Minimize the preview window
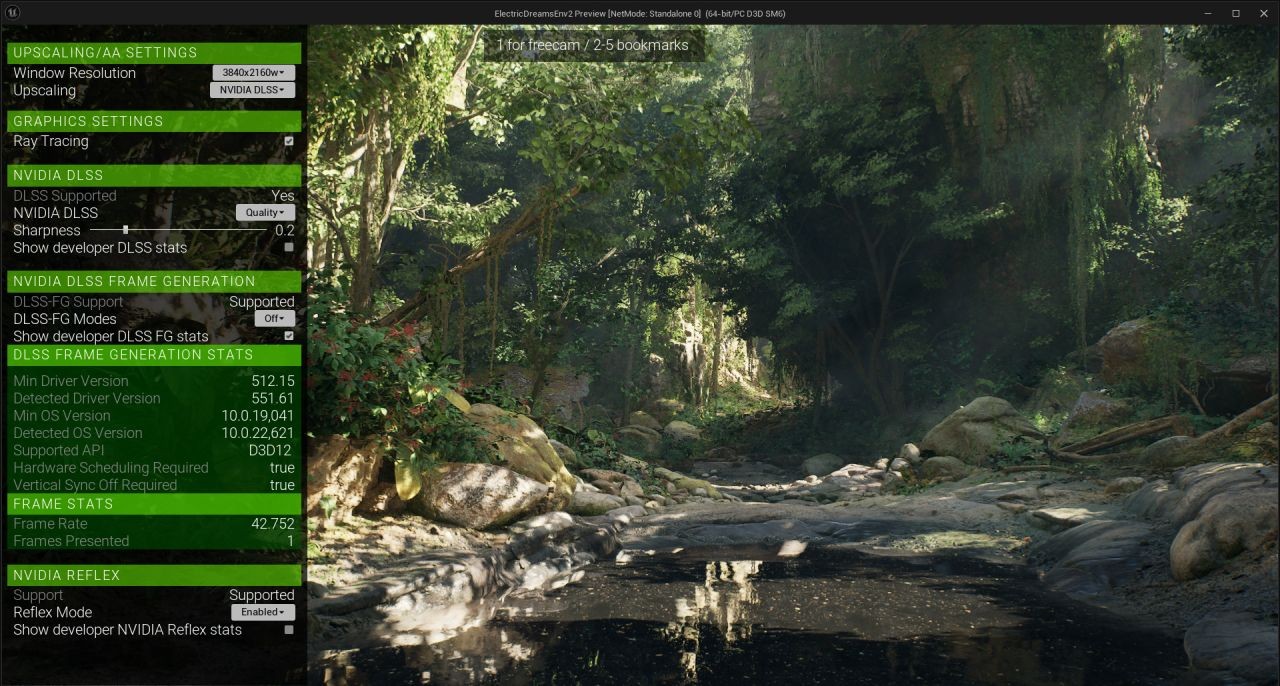Image resolution: width=1280 pixels, height=686 pixels. click(x=1208, y=13)
